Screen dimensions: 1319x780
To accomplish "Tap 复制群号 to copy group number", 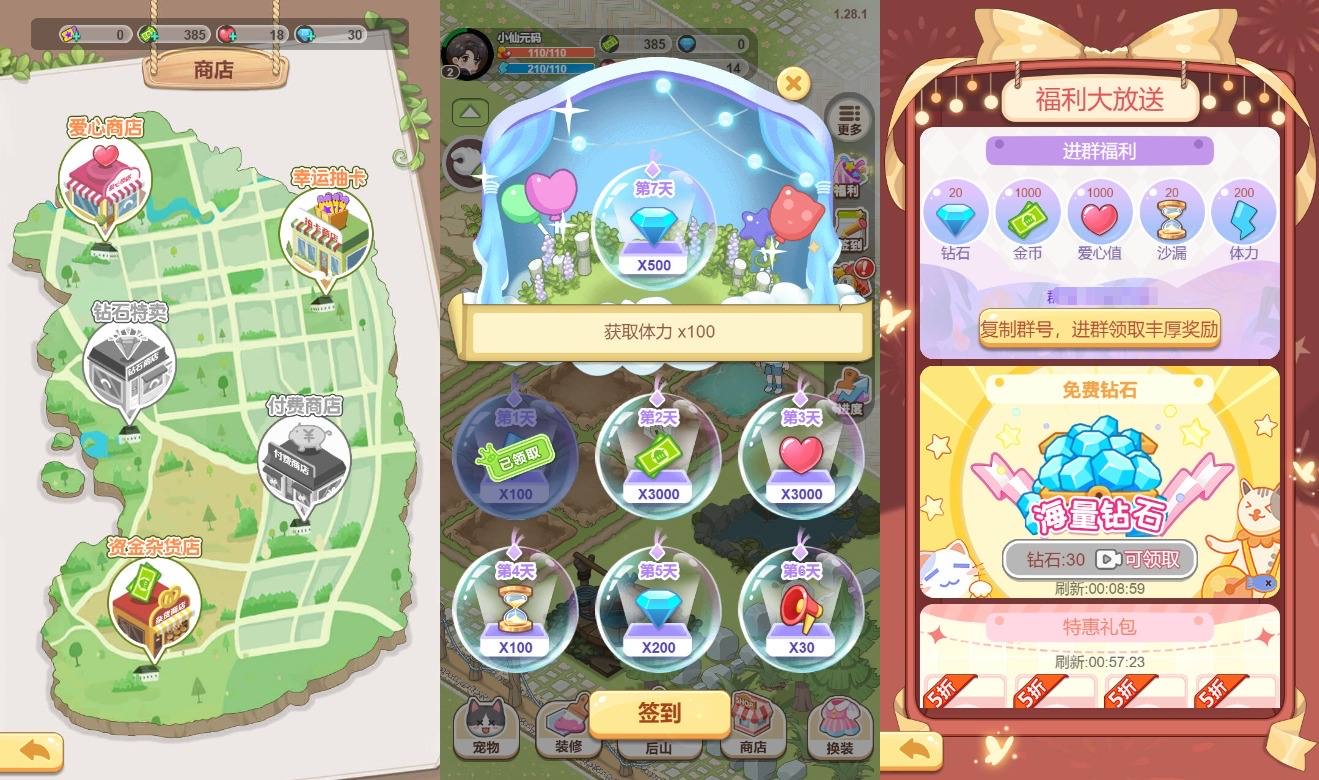I will click(1098, 327).
